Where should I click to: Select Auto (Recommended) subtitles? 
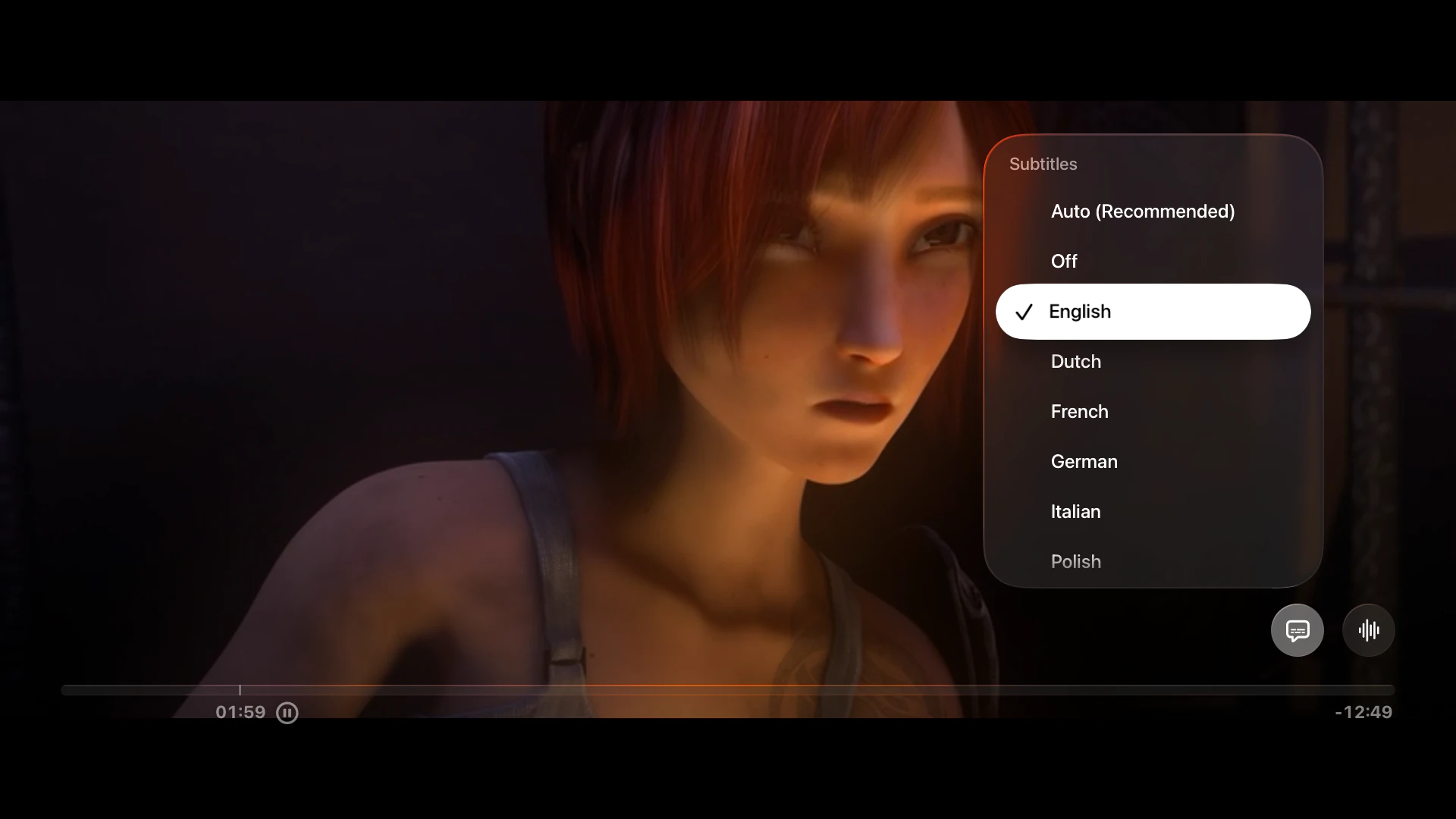(x=1143, y=212)
